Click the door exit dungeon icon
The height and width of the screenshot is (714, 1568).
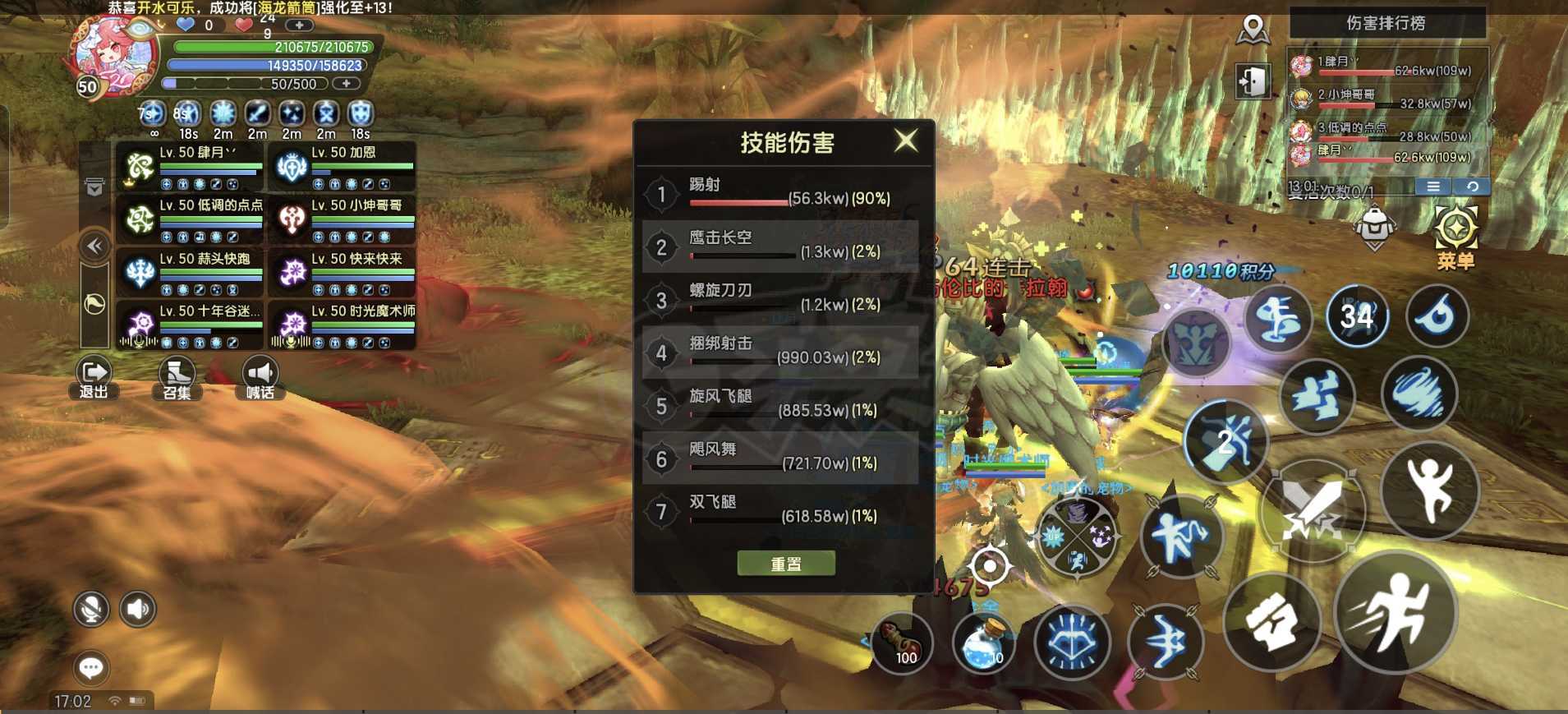click(1253, 81)
